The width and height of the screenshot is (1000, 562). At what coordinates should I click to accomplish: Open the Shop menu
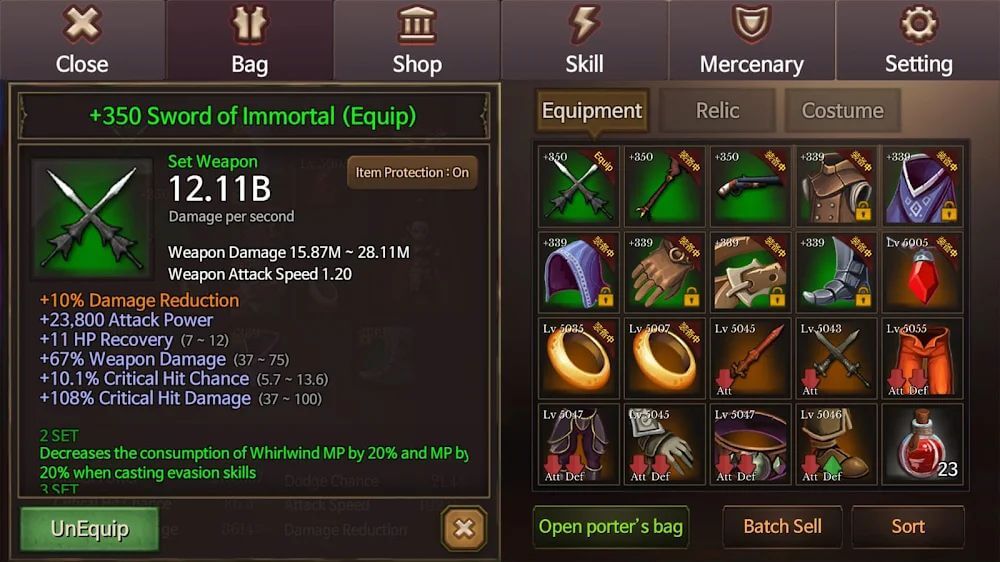pos(417,41)
